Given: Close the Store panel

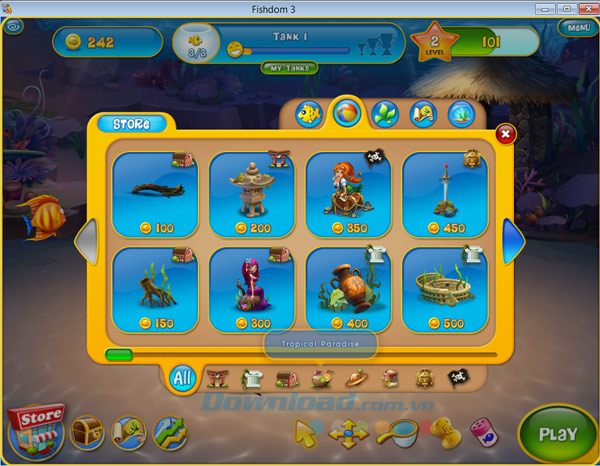Looking at the screenshot, I should (506, 133).
